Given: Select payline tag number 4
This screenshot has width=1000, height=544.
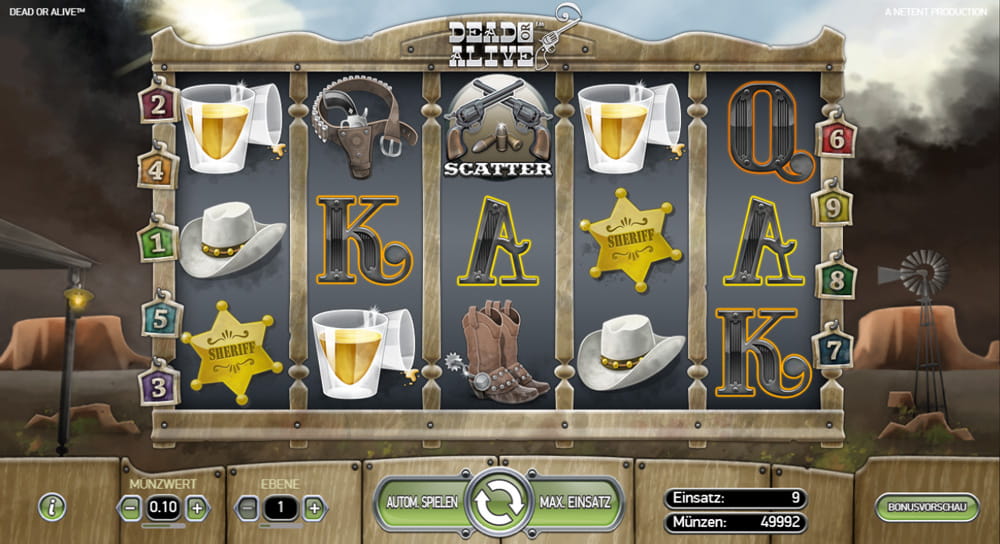Looking at the screenshot, I should click(158, 170).
